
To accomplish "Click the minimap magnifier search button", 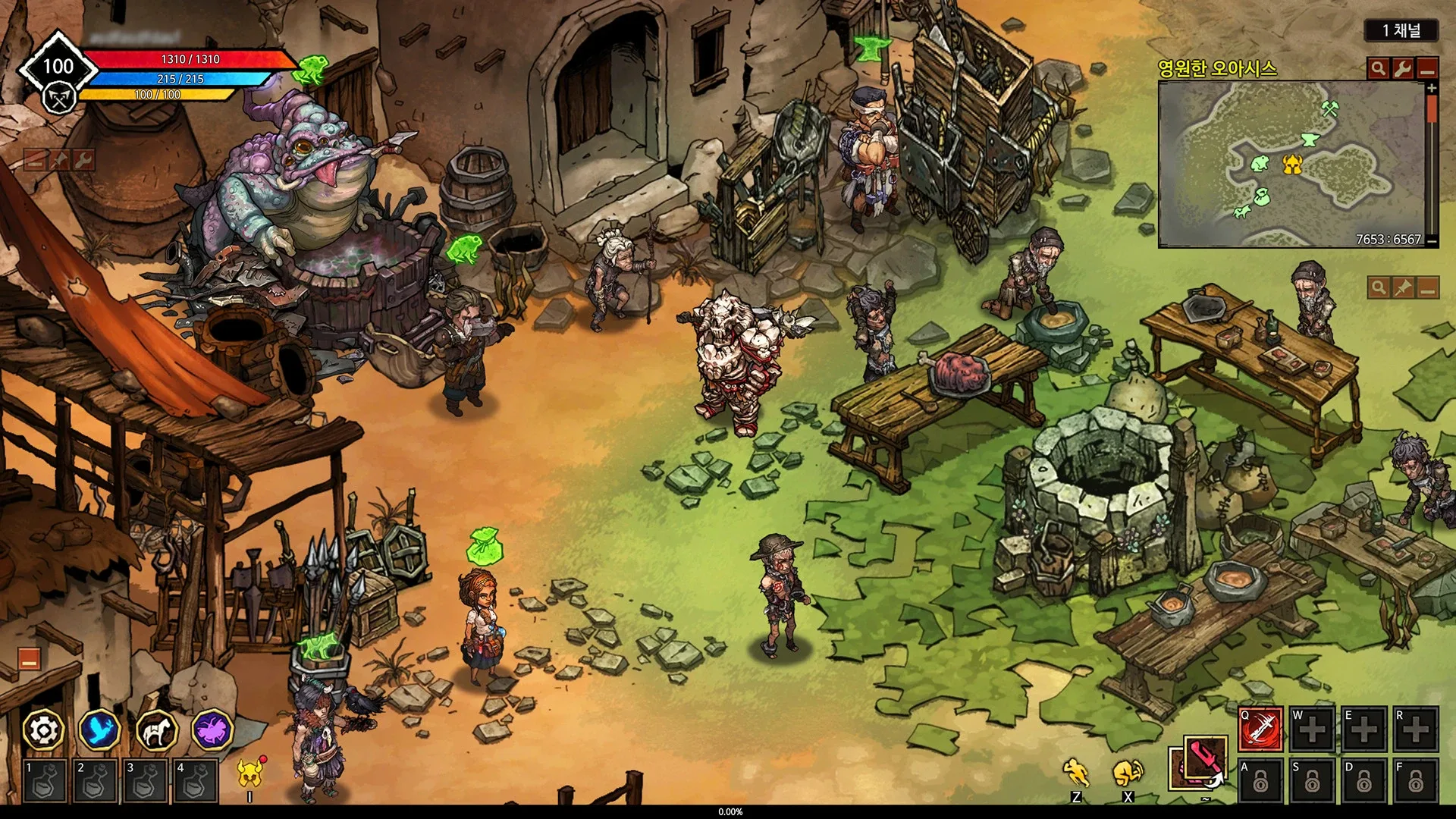I will 1378,68.
